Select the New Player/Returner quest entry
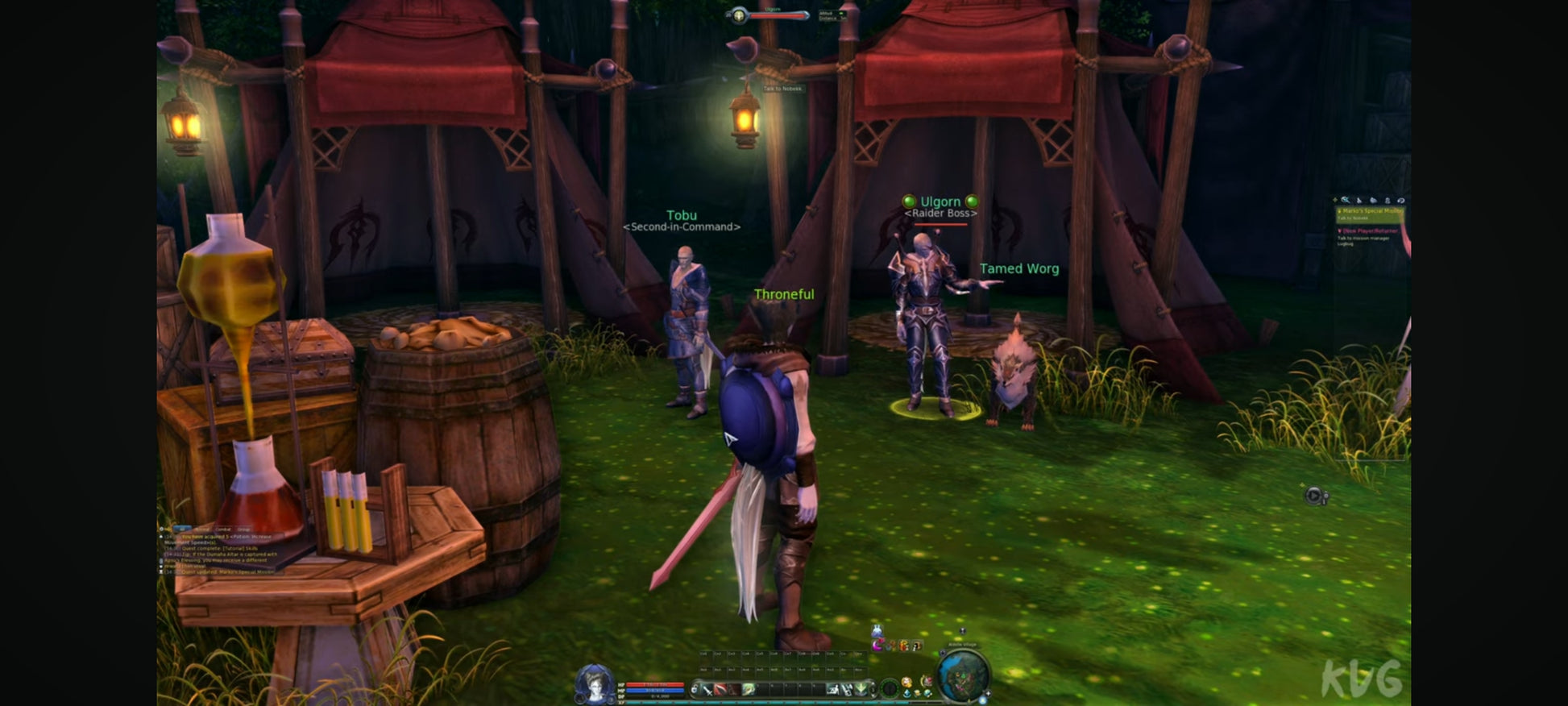The width and height of the screenshot is (1568, 706). pyautogui.click(x=1370, y=231)
